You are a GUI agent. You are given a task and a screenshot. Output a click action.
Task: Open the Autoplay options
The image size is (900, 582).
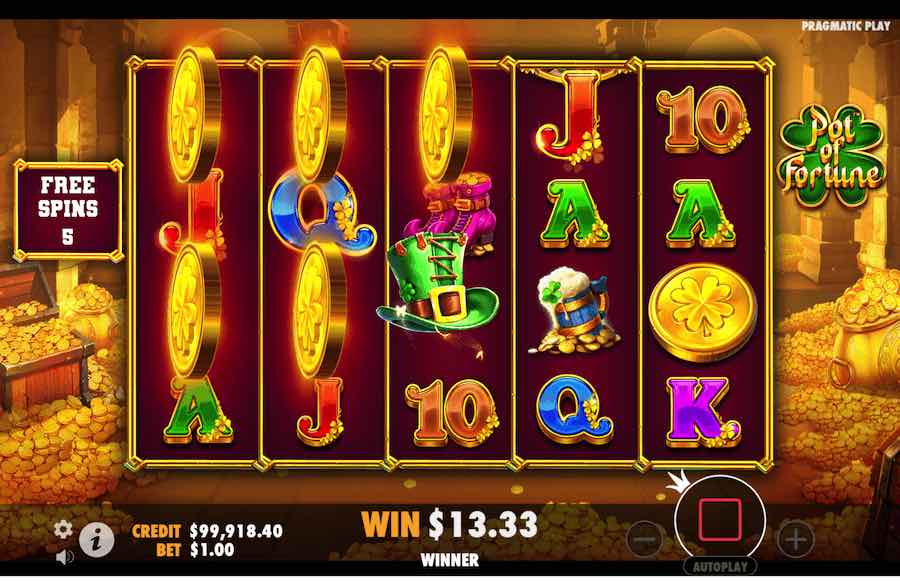(x=720, y=566)
